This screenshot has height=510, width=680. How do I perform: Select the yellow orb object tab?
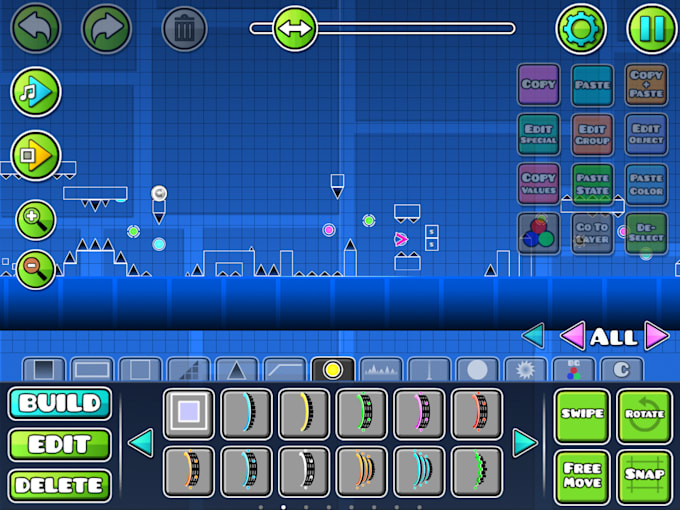pyautogui.click(x=332, y=369)
